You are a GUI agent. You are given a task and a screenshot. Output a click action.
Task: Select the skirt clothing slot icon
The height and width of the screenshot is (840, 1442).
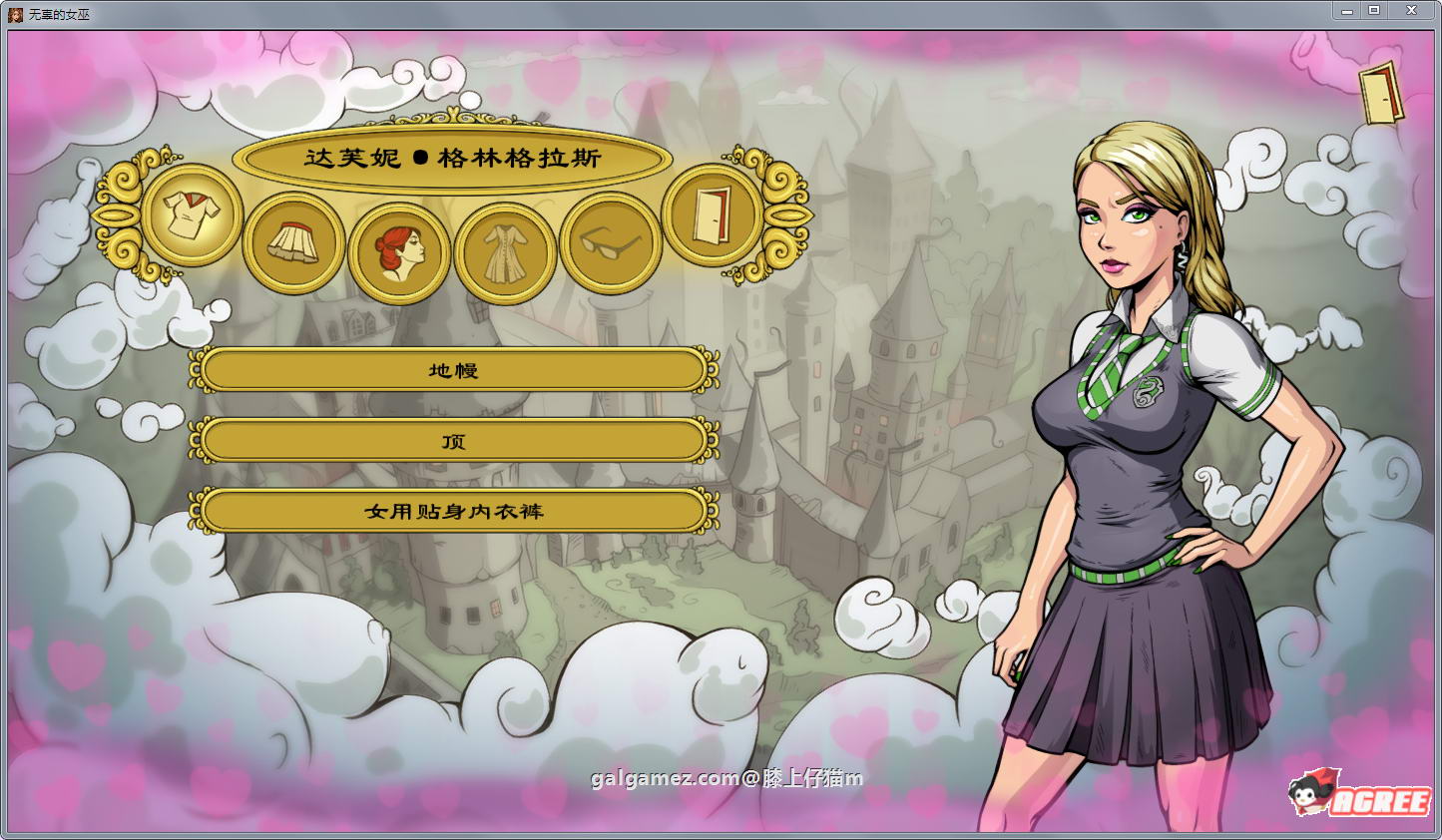tap(295, 242)
